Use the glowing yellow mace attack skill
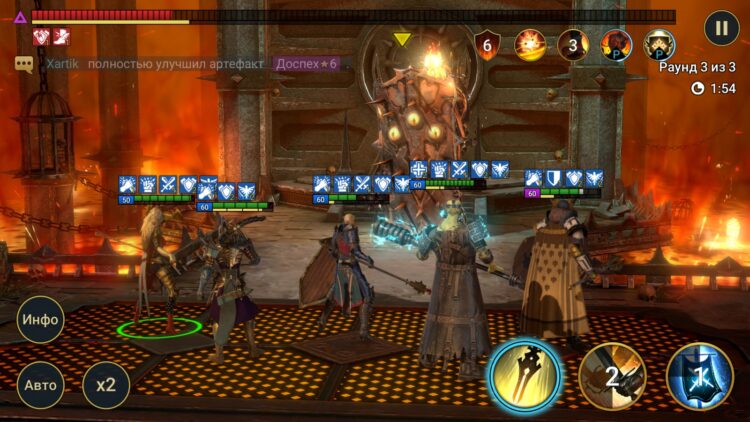Image resolution: width=750 pixels, height=422 pixels. (524, 376)
